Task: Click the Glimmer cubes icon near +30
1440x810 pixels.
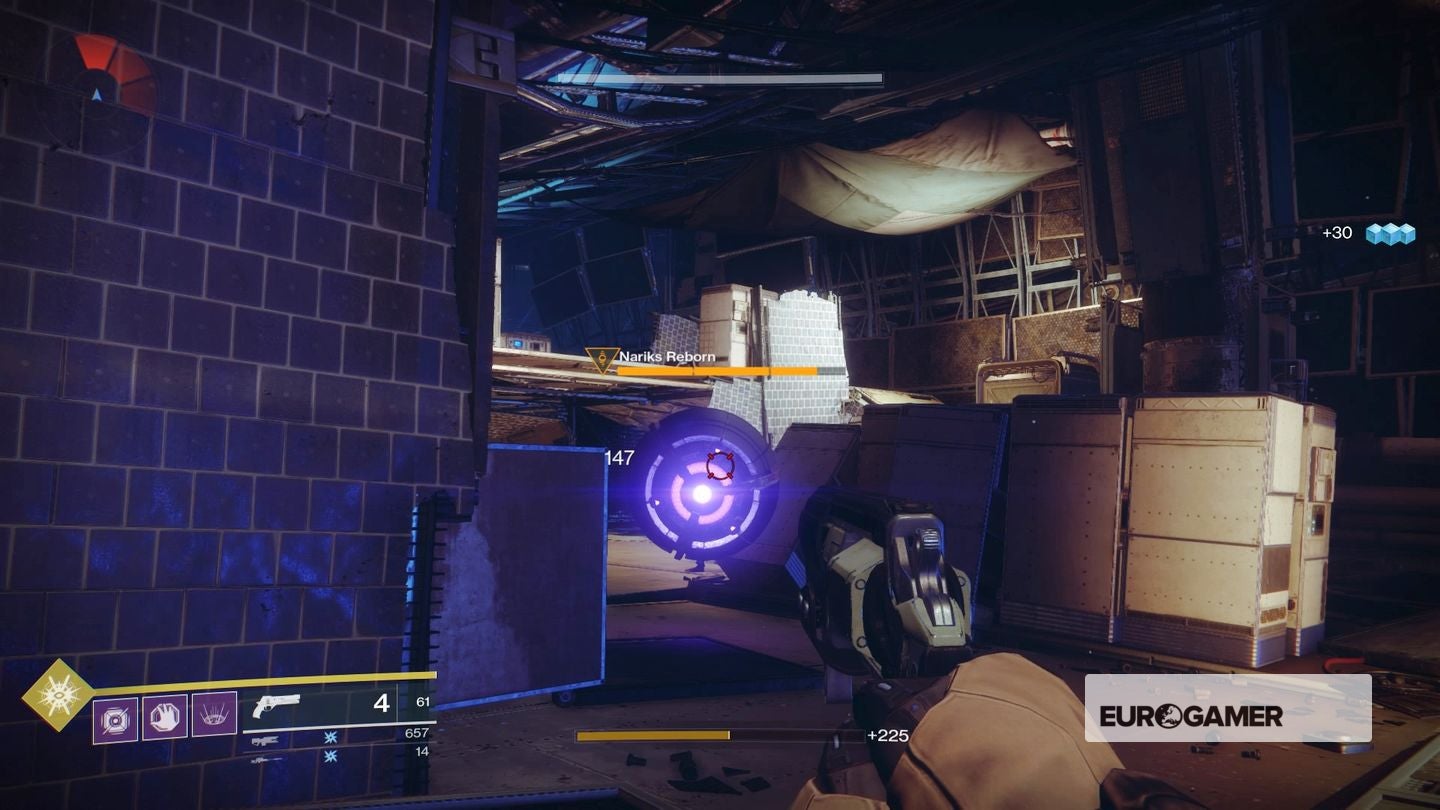Action: point(1393,233)
